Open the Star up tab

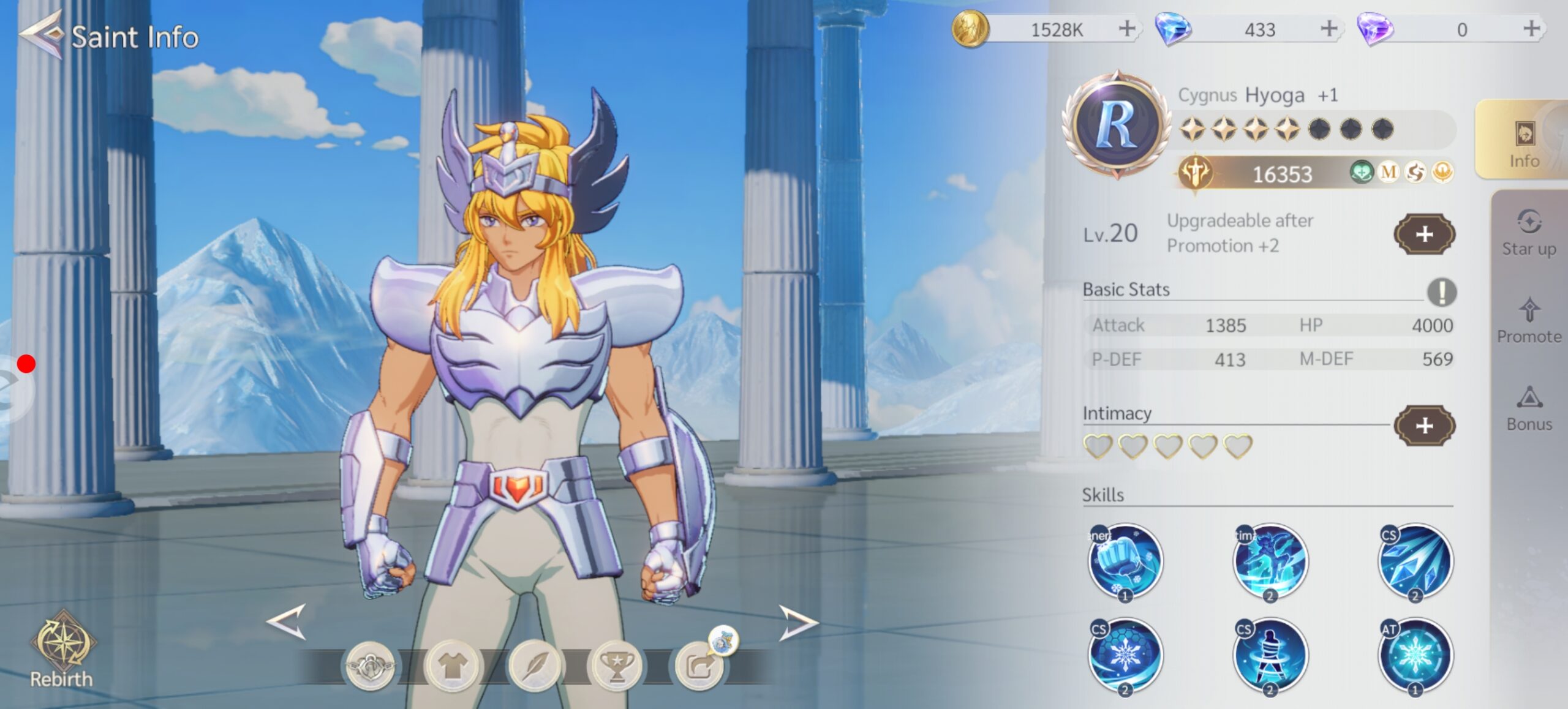click(x=1529, y=233)
